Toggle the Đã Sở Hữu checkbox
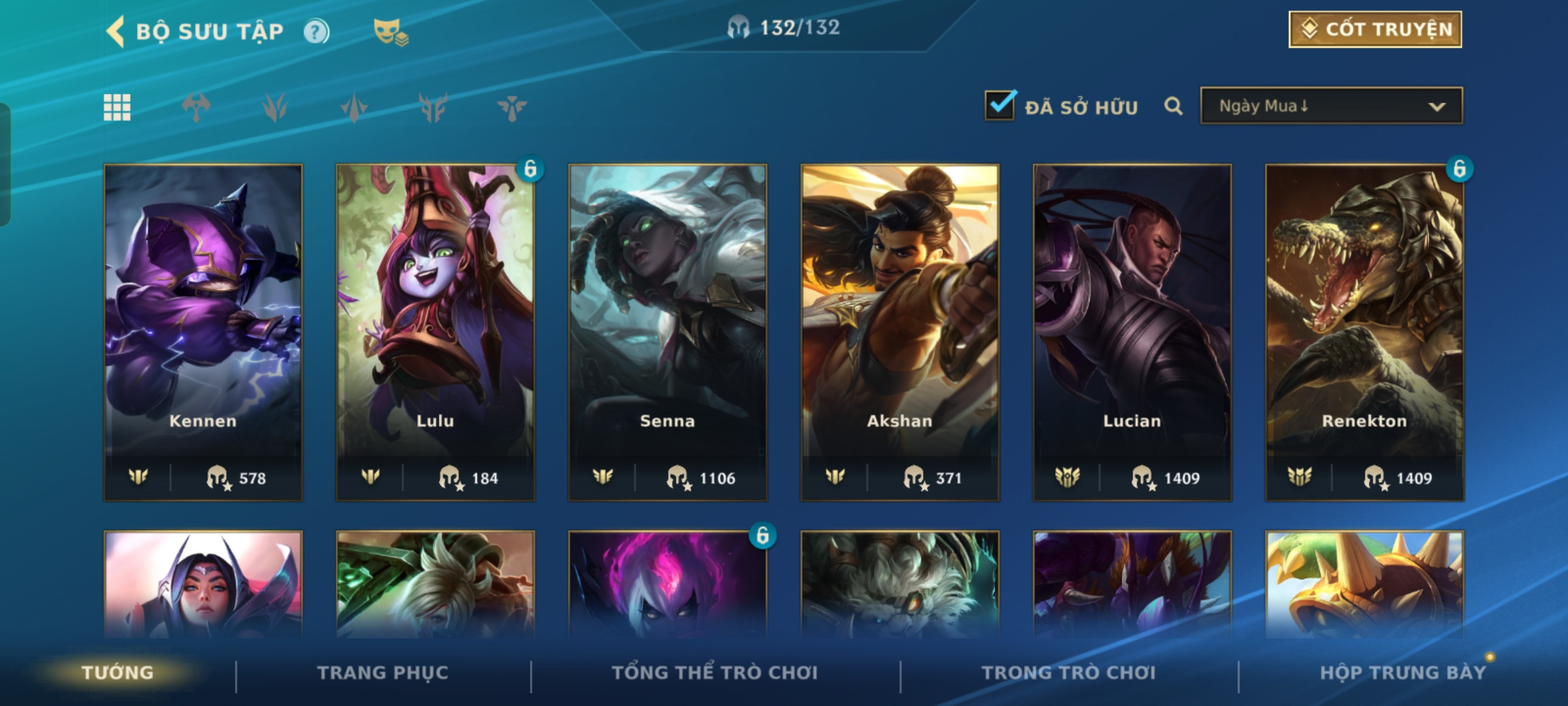Screen dimensions: 1568x706 click(1000, 105)
